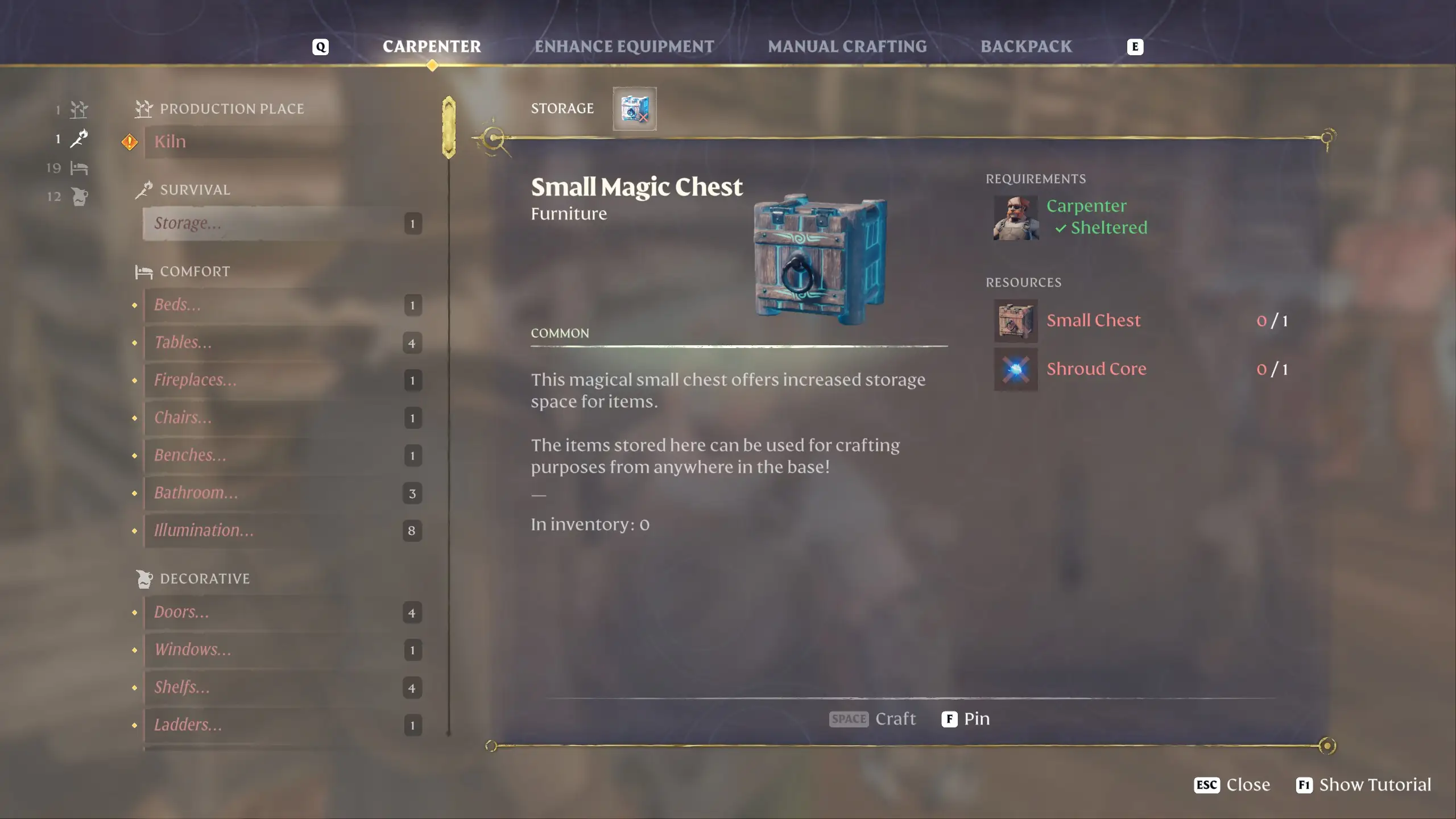Image resolution: width=1456 pixels, height=819 pixels.
Task: Switch to the Backpack tab
Action: tap(1025, 47)
